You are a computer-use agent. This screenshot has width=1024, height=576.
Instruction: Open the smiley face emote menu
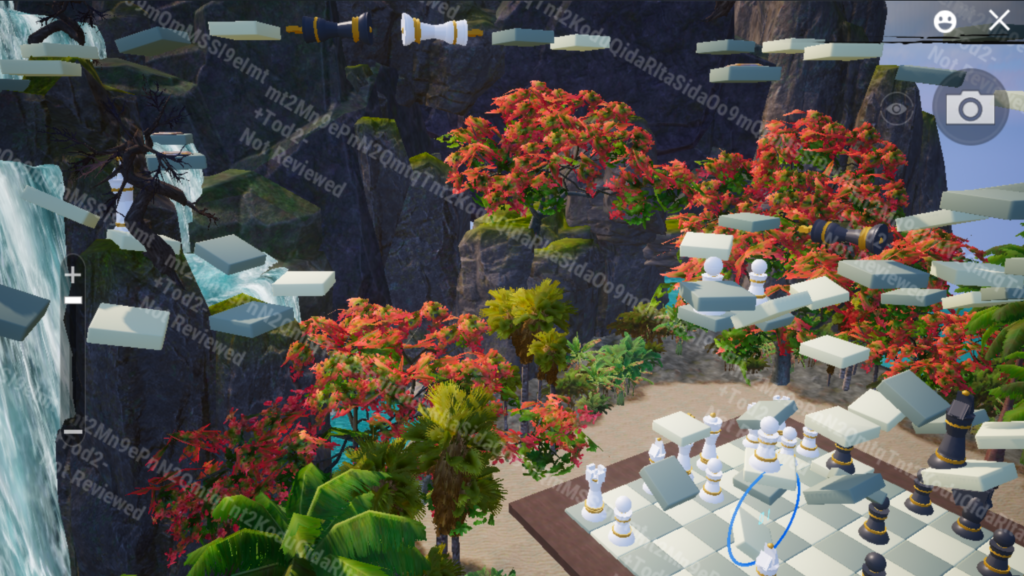pos(944,20)
